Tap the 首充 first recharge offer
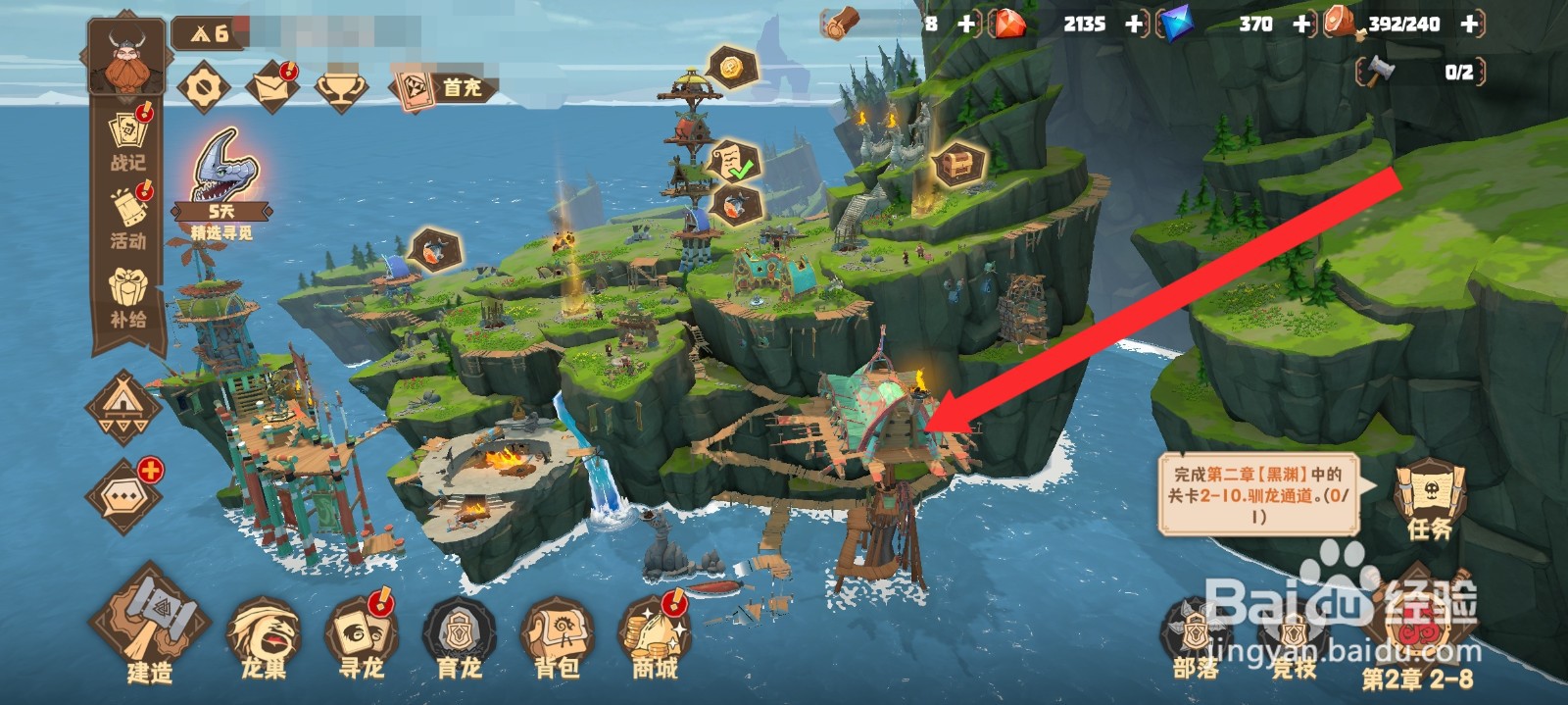The height and width of the screenshot is (705, 1568). pyautogui.click(x=442, y=88)
